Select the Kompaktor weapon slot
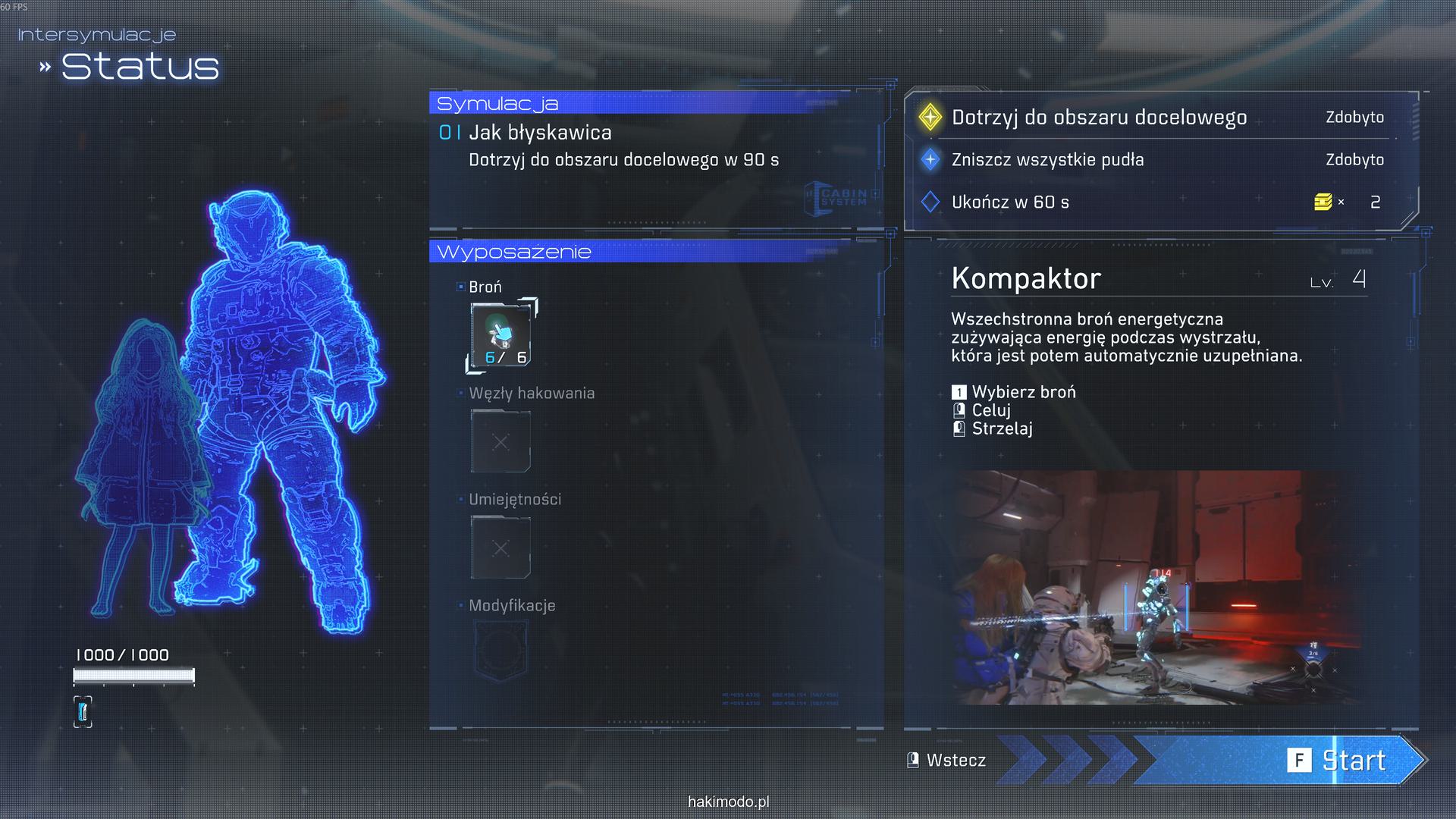This screenshot has width=1456, height=819. [500, 335]
